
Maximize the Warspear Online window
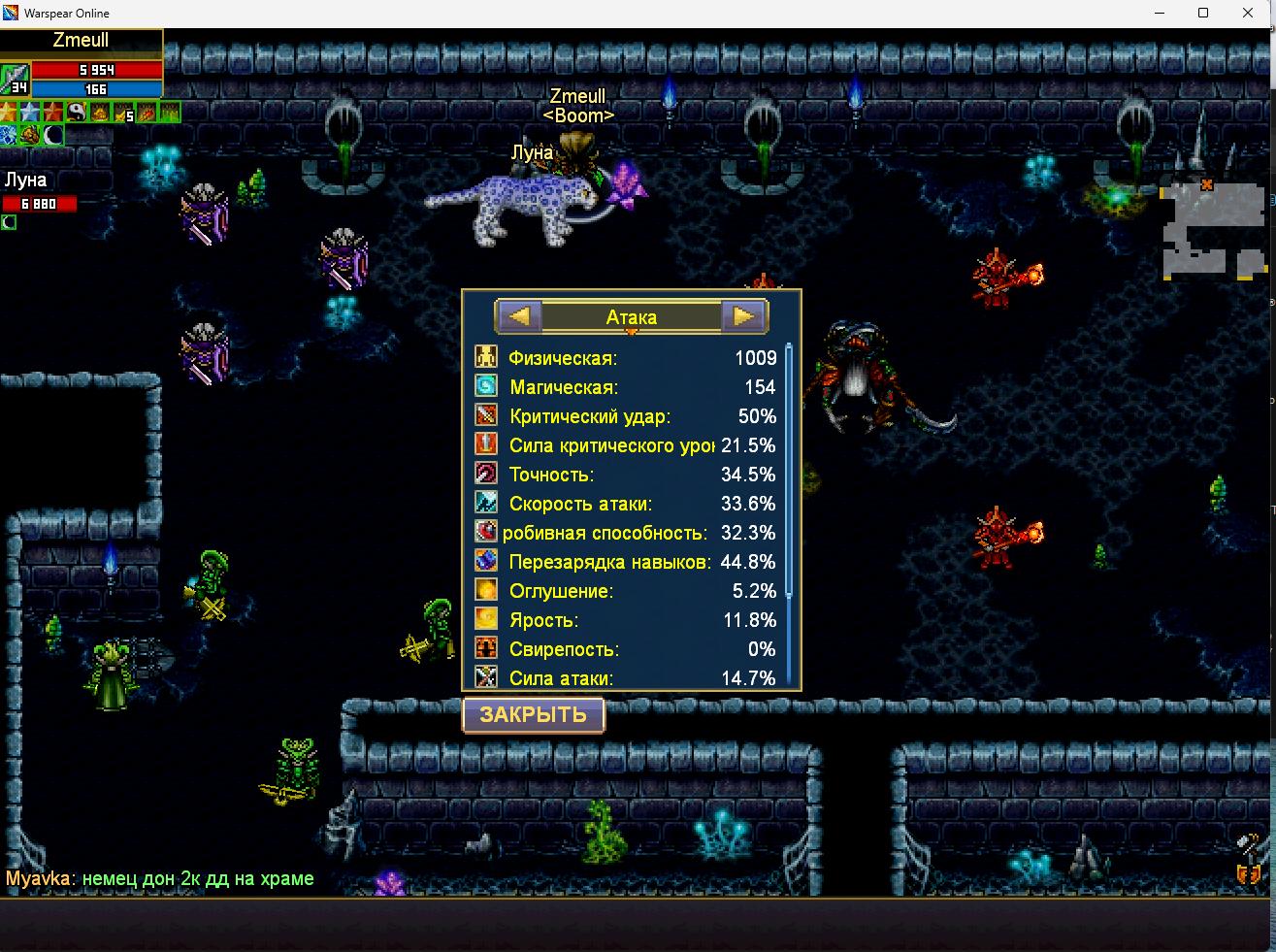tap(1203, 13)
